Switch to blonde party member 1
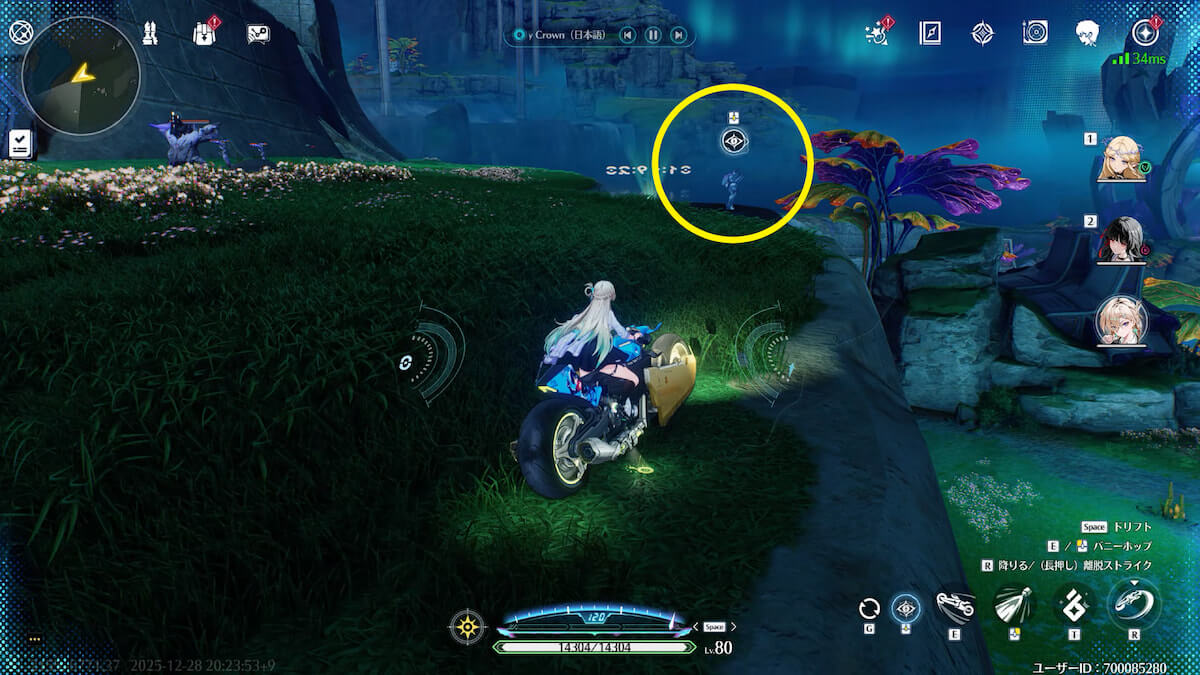 tap(1121, 159)
